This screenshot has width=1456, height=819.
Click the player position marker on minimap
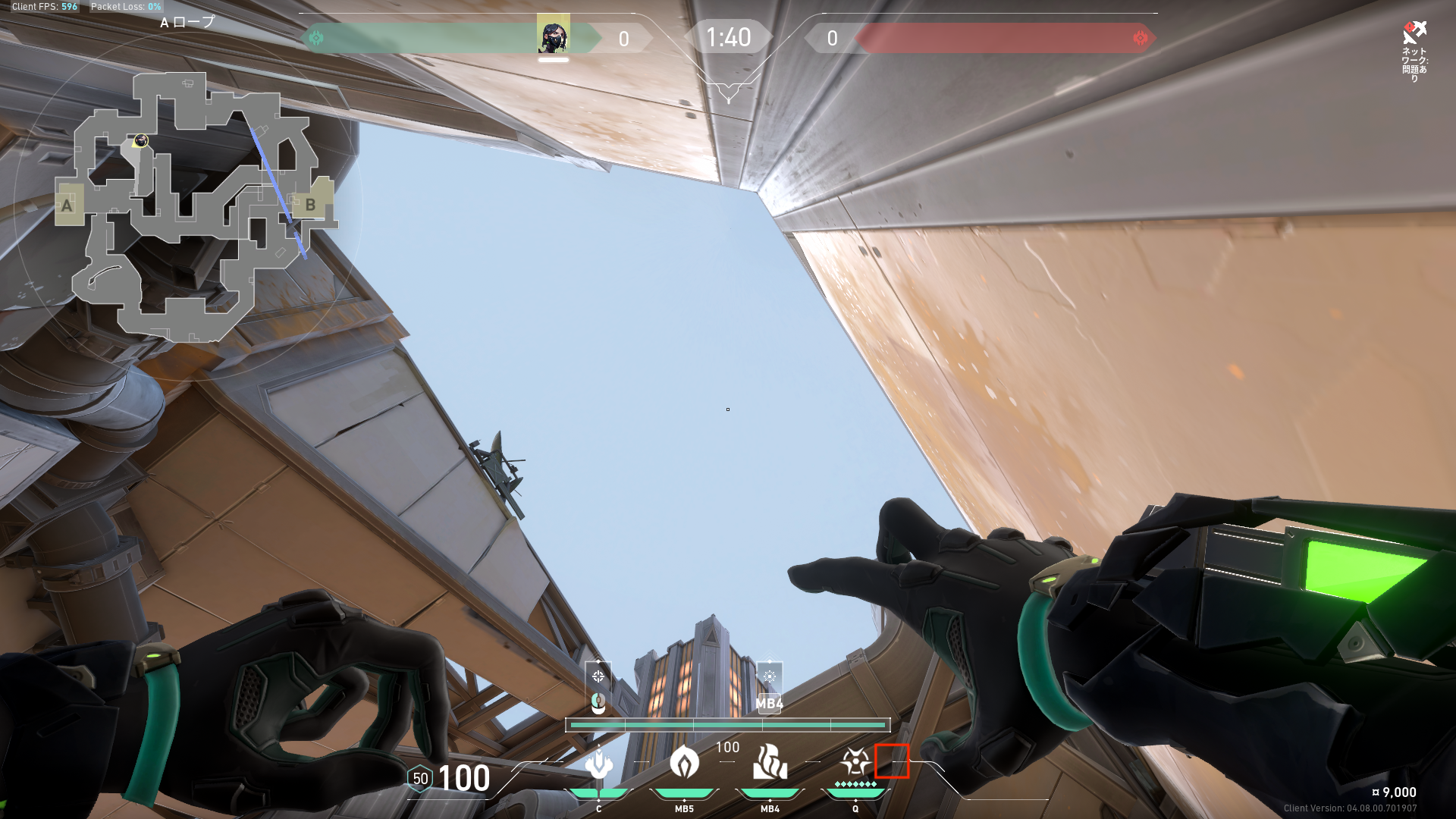pyautogui.click(x=140, y=141)
